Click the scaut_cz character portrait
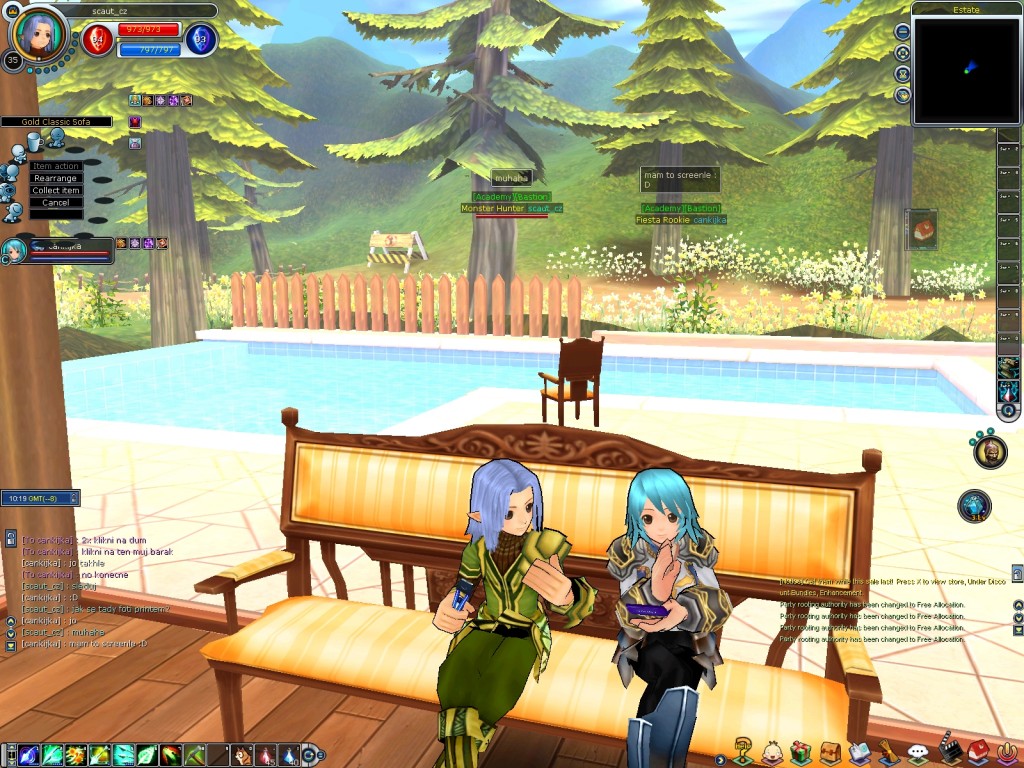 tap(38, 34)
